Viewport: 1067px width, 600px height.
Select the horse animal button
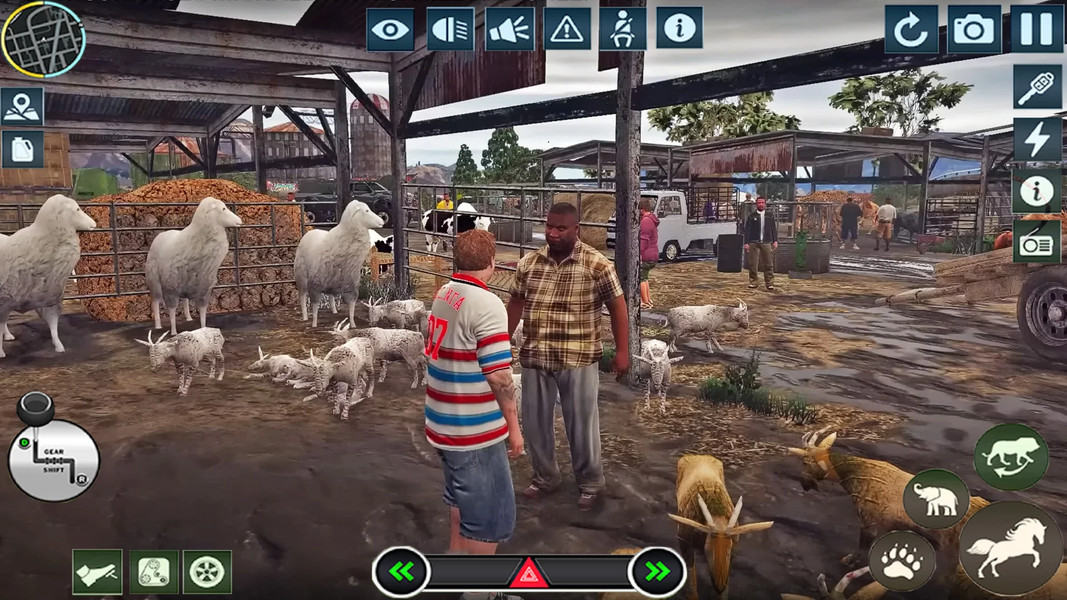click(x=1010, y=548)
